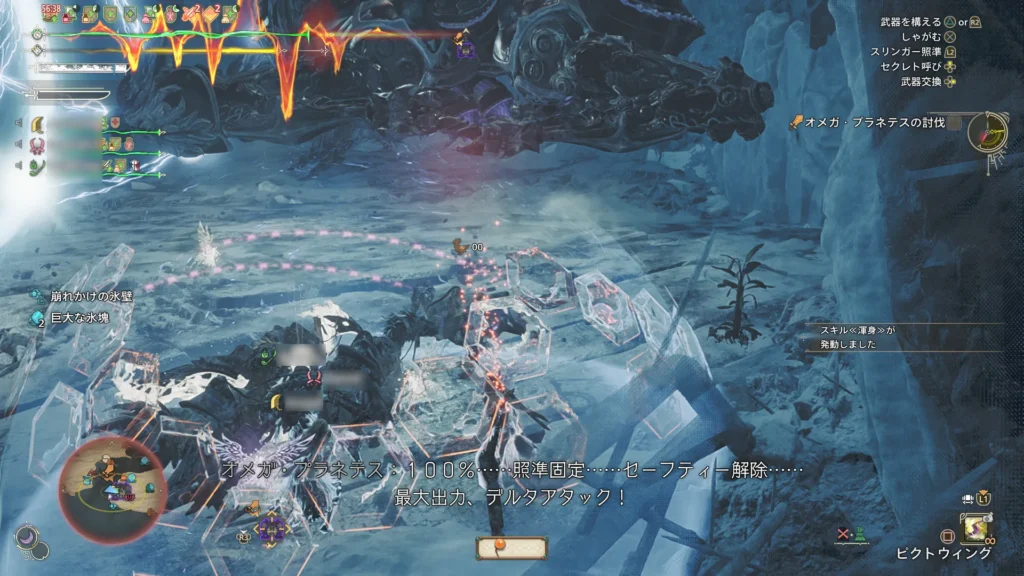Image resolution: width=1024 pixels, height=576 pixels.
Task: Click the 56:38 timed buff icon
Action: coord(50,13)
